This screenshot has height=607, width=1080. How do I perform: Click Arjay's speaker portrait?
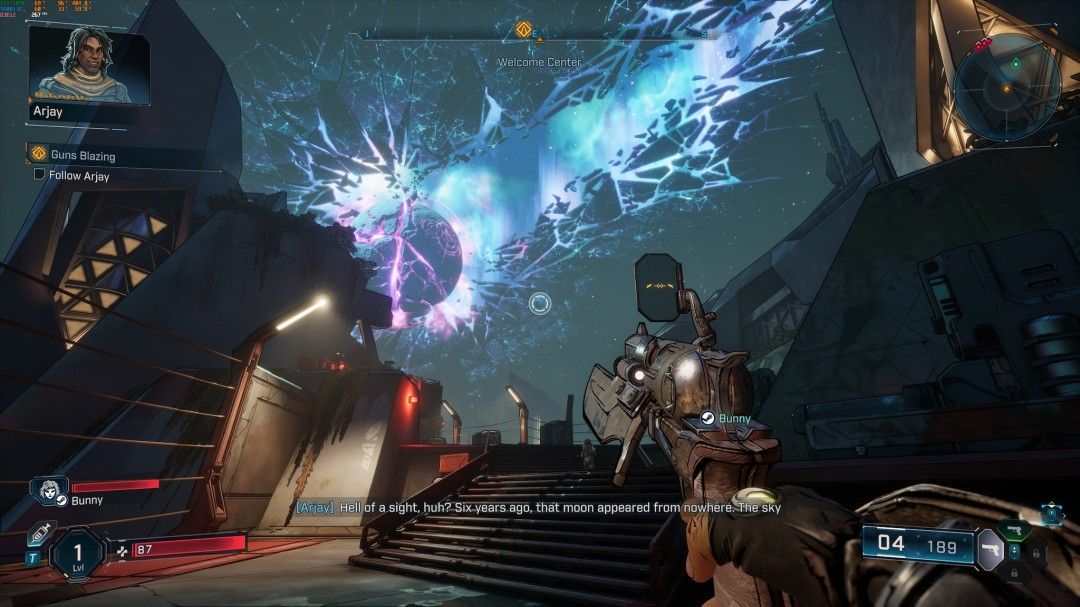(x=88, y=64)
